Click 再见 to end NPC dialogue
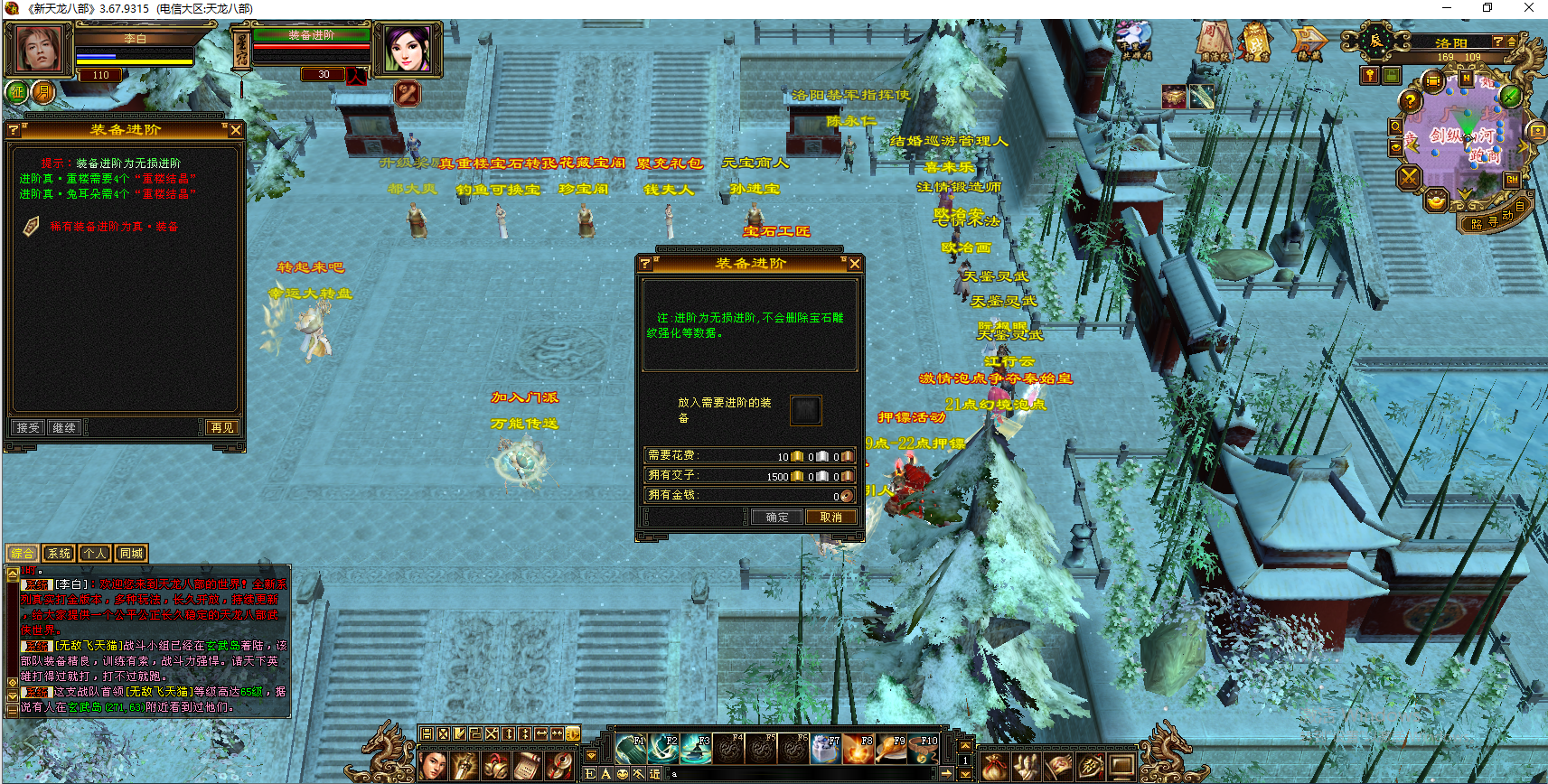The height and width of the screenshot is (784, 1548). [221, 427]
